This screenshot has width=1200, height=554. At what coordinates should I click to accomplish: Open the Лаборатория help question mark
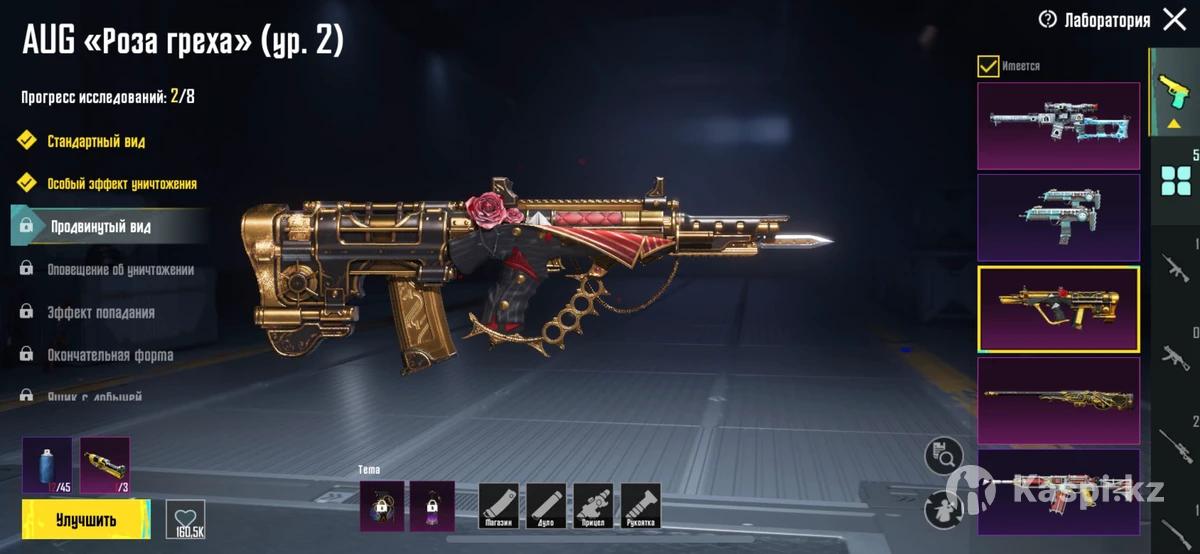(1048, 19)
